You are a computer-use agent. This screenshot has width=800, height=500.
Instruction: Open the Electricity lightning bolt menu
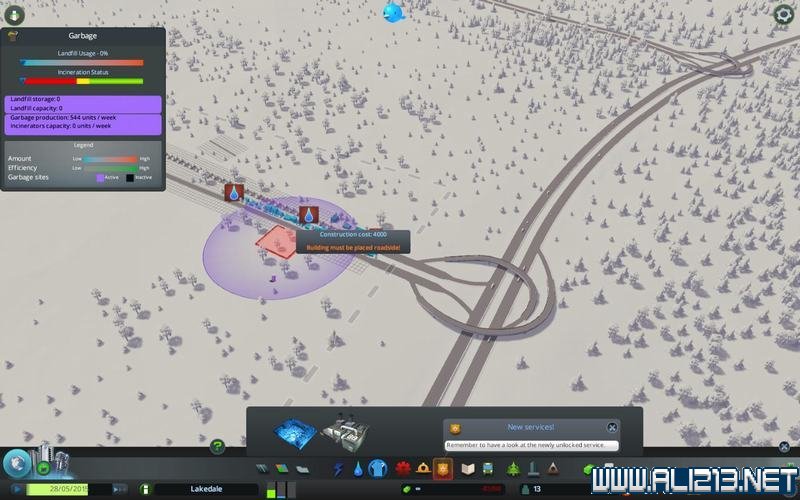coord(338,467)
